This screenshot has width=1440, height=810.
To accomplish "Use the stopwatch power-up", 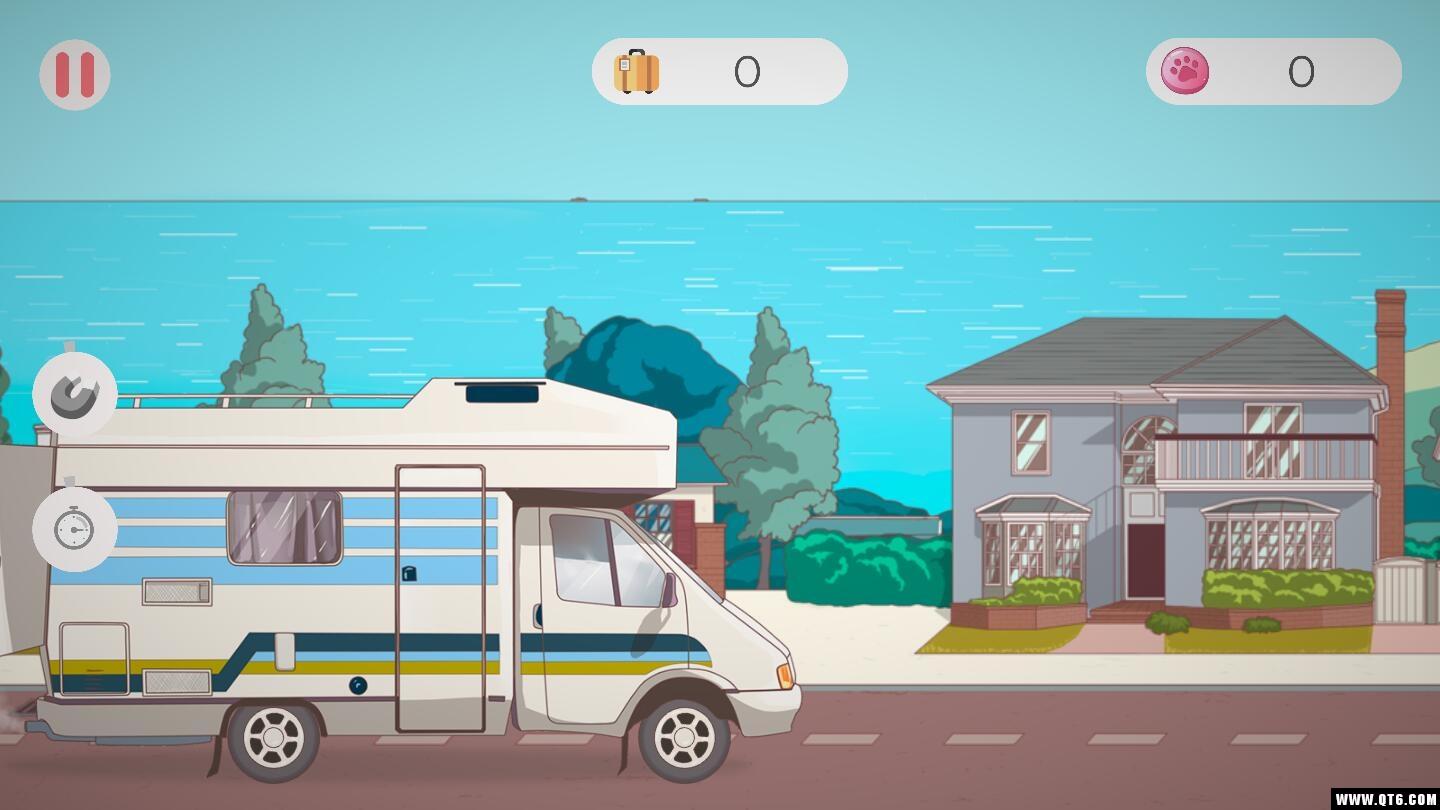I will click(75, 529).
